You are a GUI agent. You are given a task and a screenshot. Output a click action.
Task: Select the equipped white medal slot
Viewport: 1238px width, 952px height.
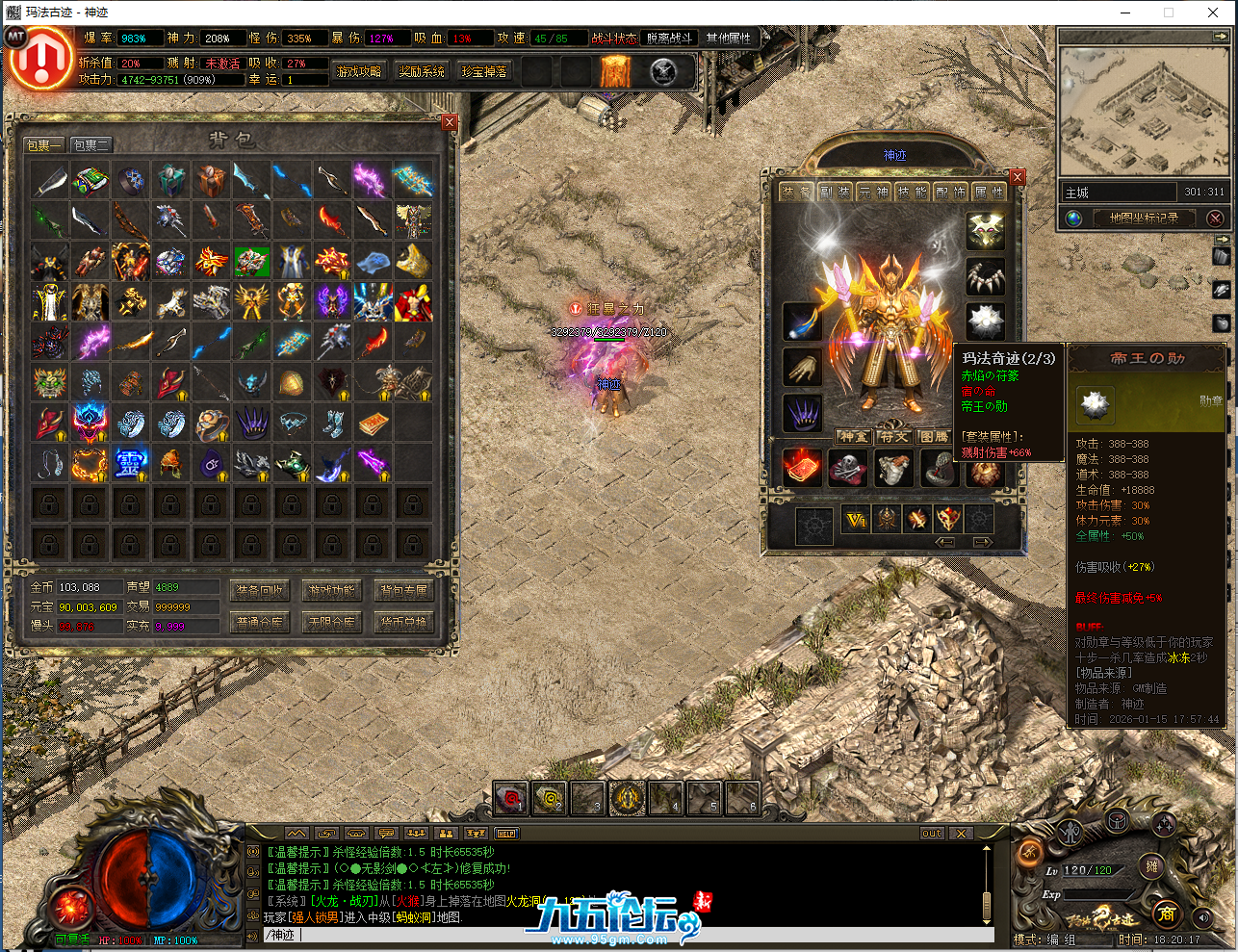tap(985, 321)
